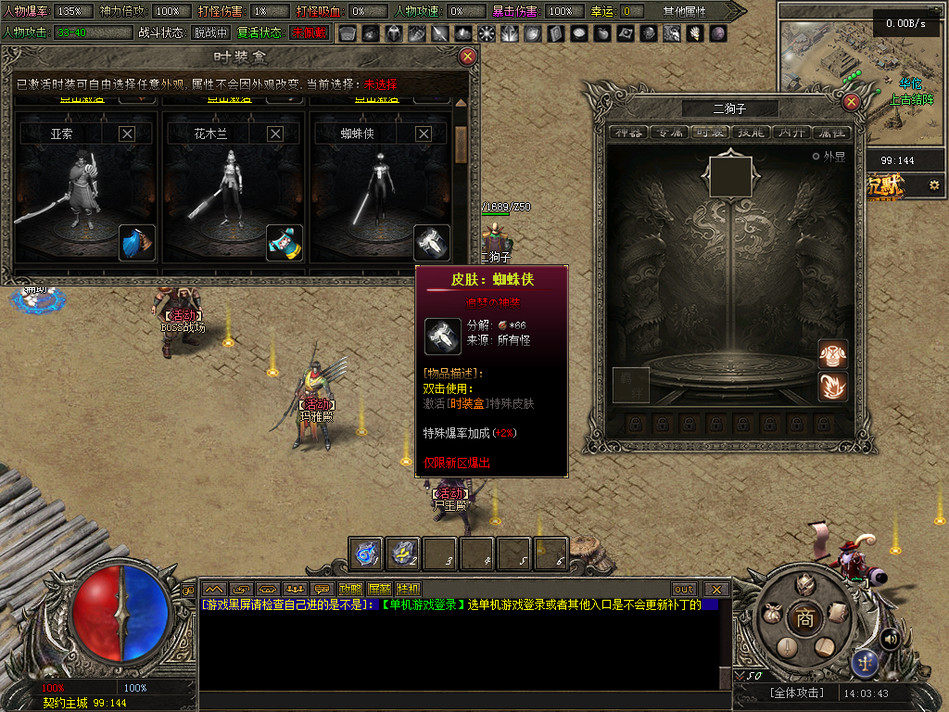Open the 商 shop button
949x712 pixels.
point(804,619)
